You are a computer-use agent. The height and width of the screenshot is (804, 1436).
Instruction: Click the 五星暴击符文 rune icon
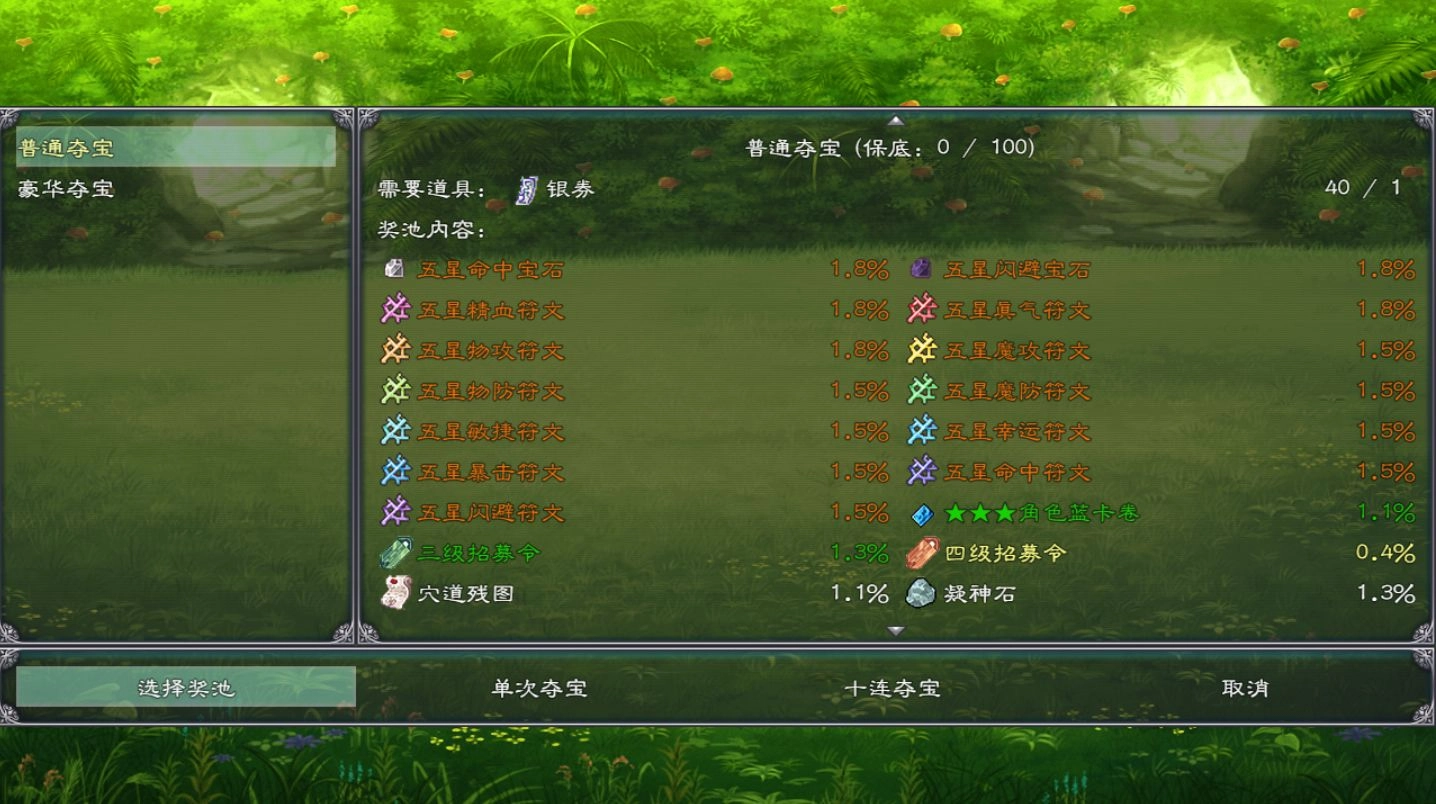(x=394, y=471)
